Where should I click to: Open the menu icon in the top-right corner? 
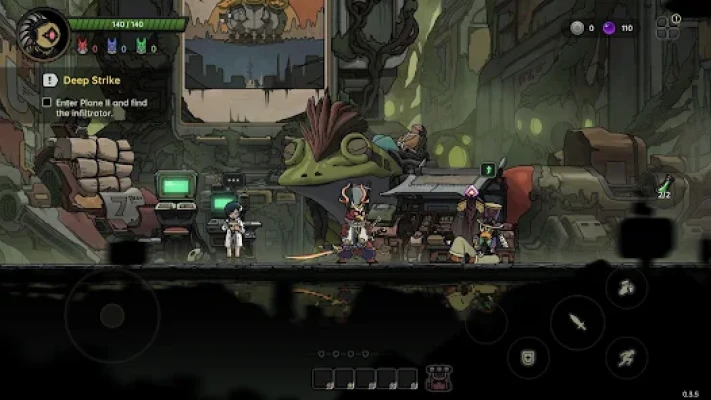(668, 27)
